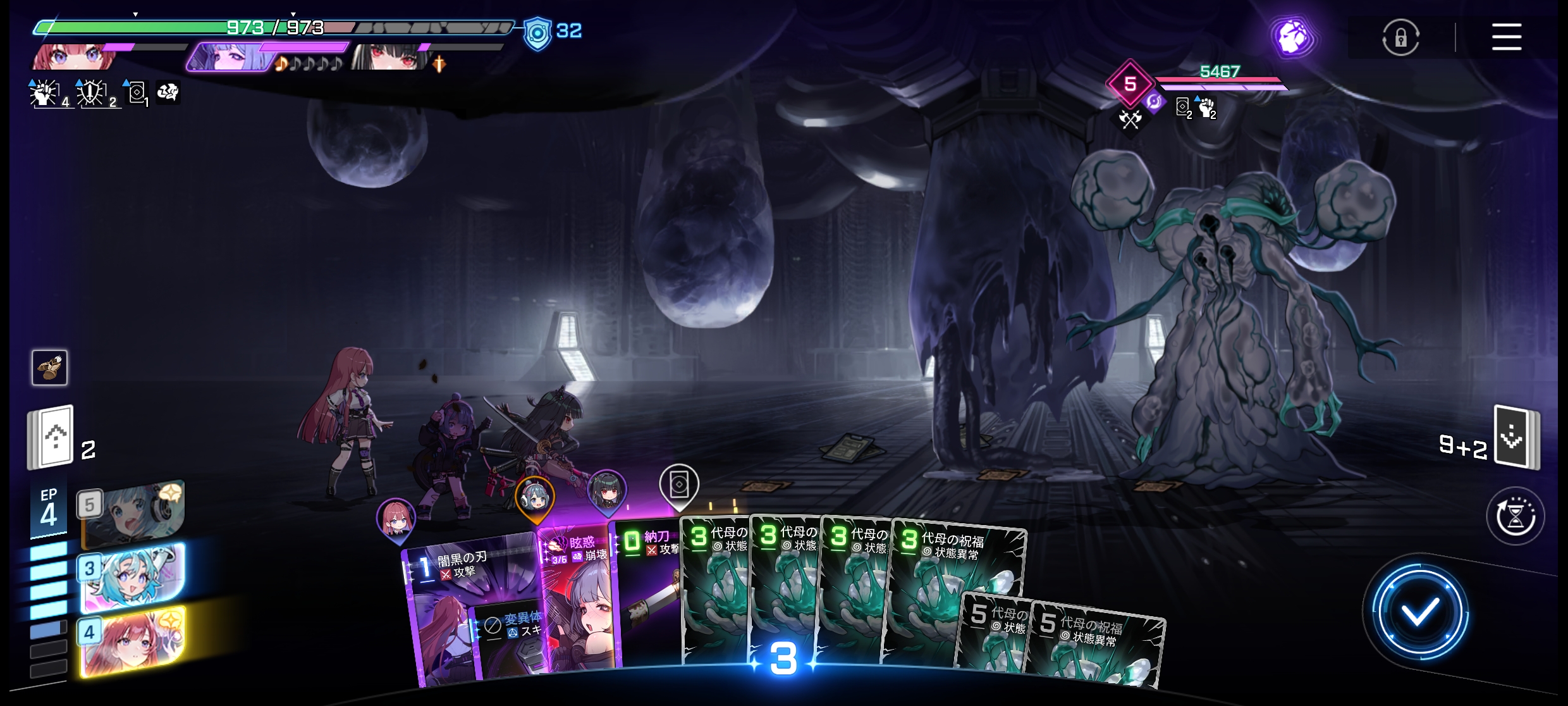Tap the red-haired character portrait at top
This screenshot has height=706, width=1568.
tap(76, 57)
